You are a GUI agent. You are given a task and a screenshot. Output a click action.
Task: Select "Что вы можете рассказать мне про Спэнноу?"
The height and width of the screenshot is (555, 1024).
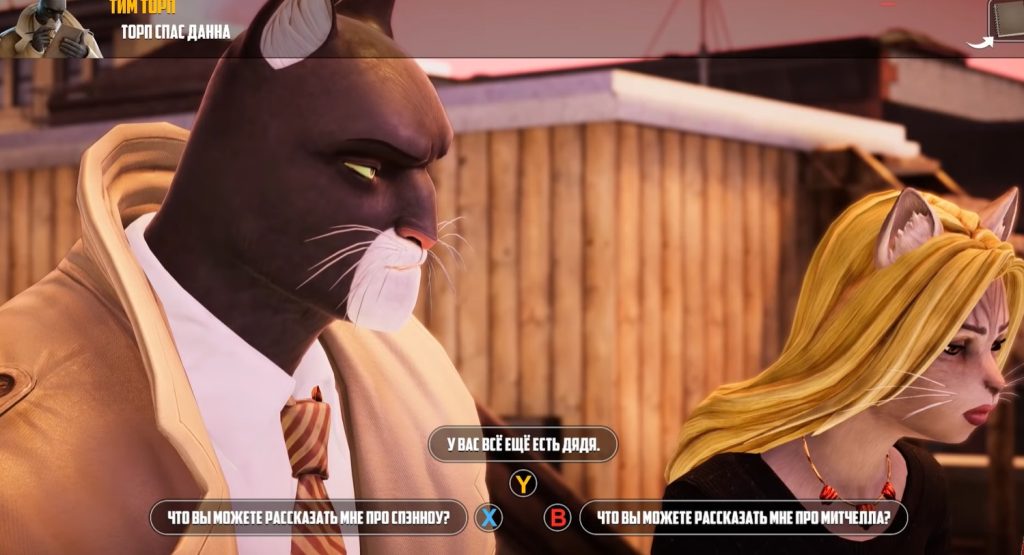pos(308,518)
